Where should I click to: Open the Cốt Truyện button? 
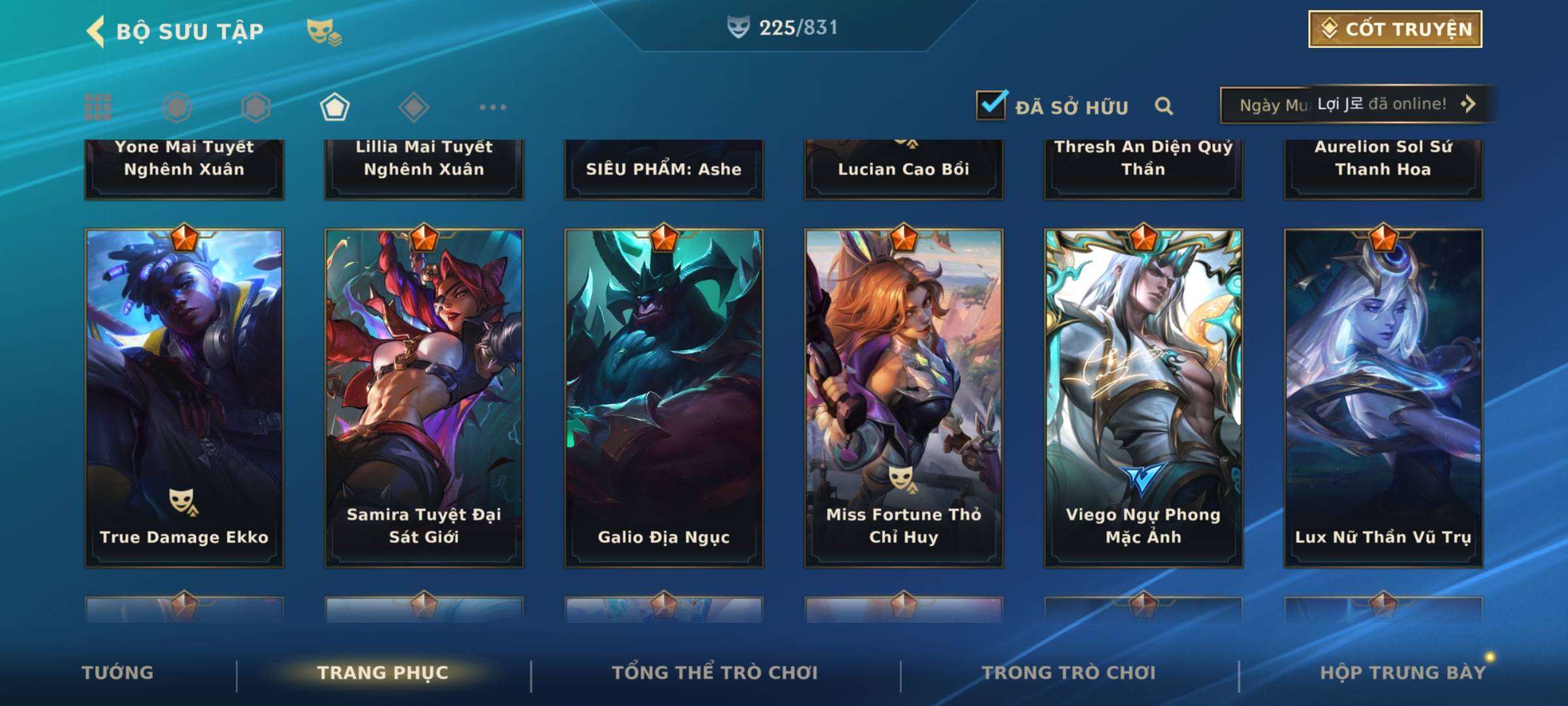(1395, 29)
